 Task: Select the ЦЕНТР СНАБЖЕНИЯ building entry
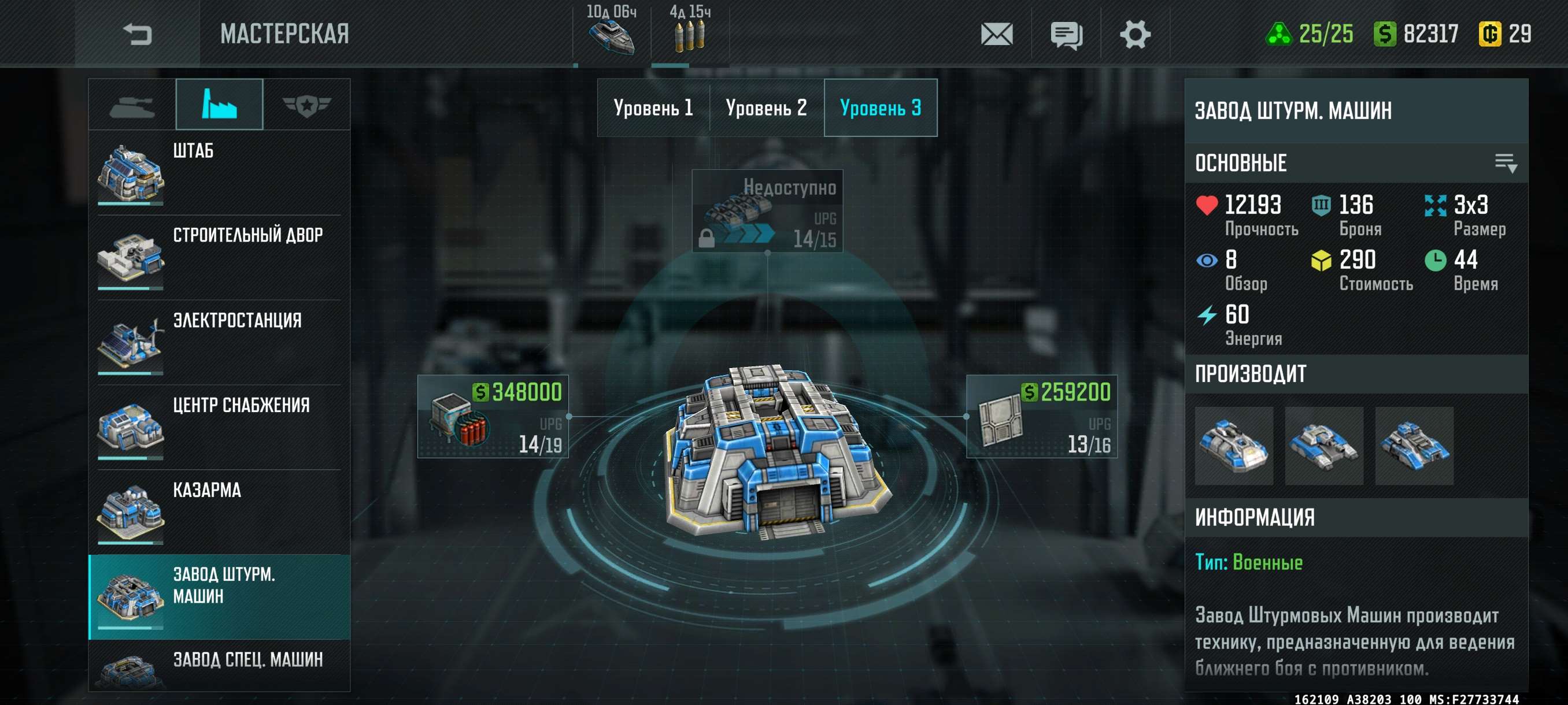tap(219, 427)
